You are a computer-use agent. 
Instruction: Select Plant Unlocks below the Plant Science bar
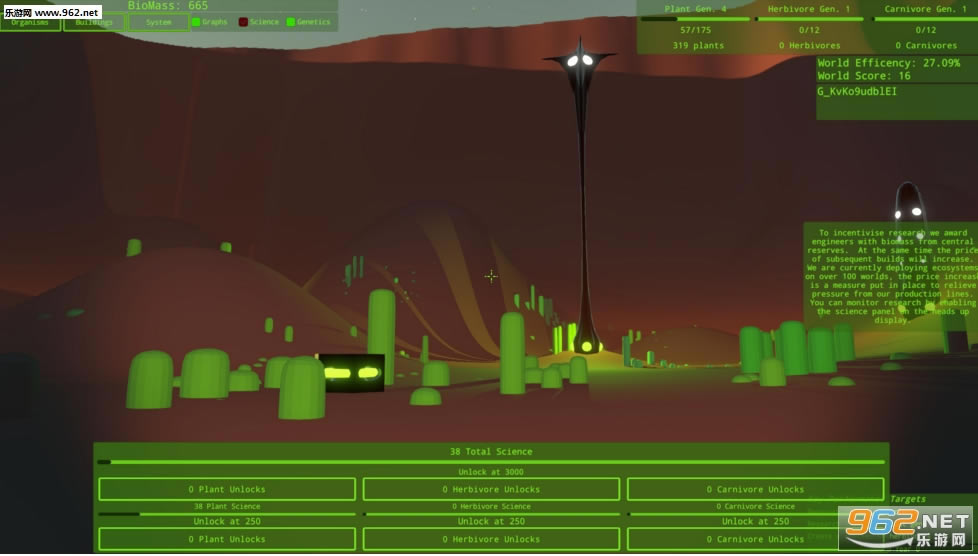pos(226,539)
